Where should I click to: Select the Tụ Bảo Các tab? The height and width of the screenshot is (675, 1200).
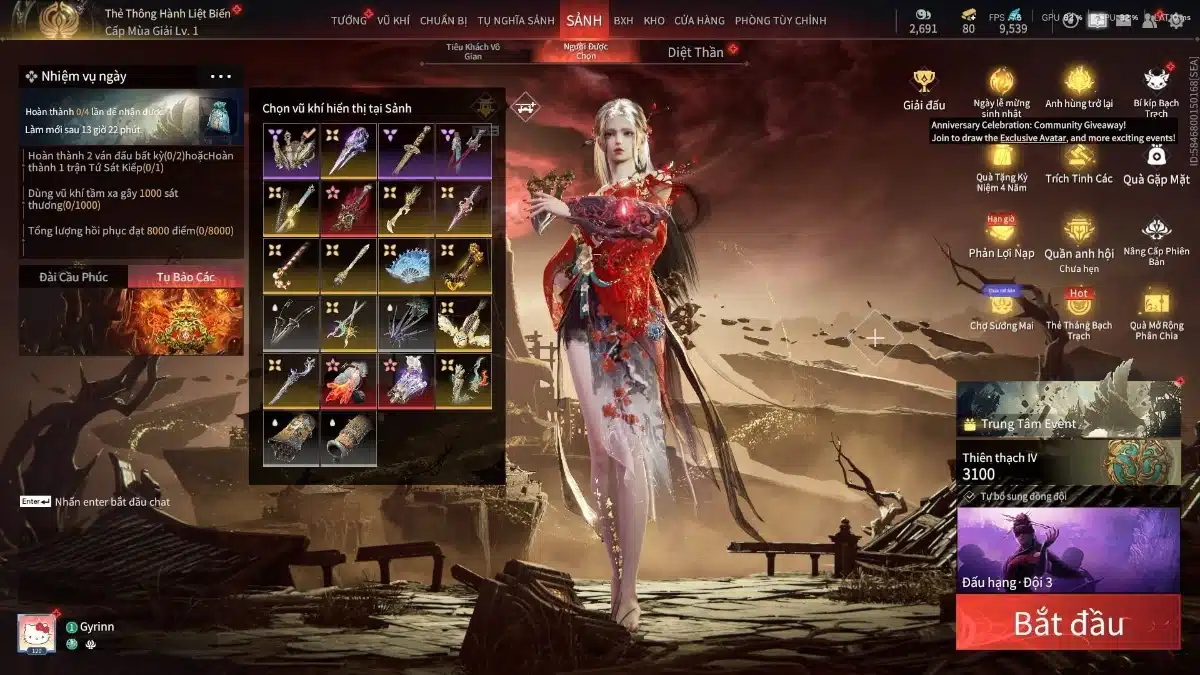[185, 277]
